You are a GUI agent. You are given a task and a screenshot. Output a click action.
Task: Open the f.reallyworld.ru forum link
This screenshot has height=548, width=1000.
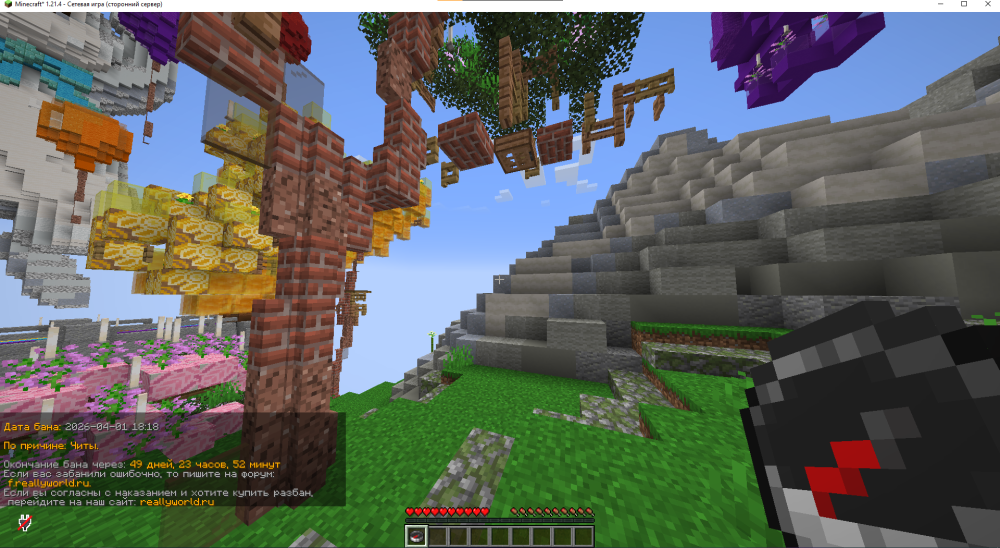tap(49, 483)
